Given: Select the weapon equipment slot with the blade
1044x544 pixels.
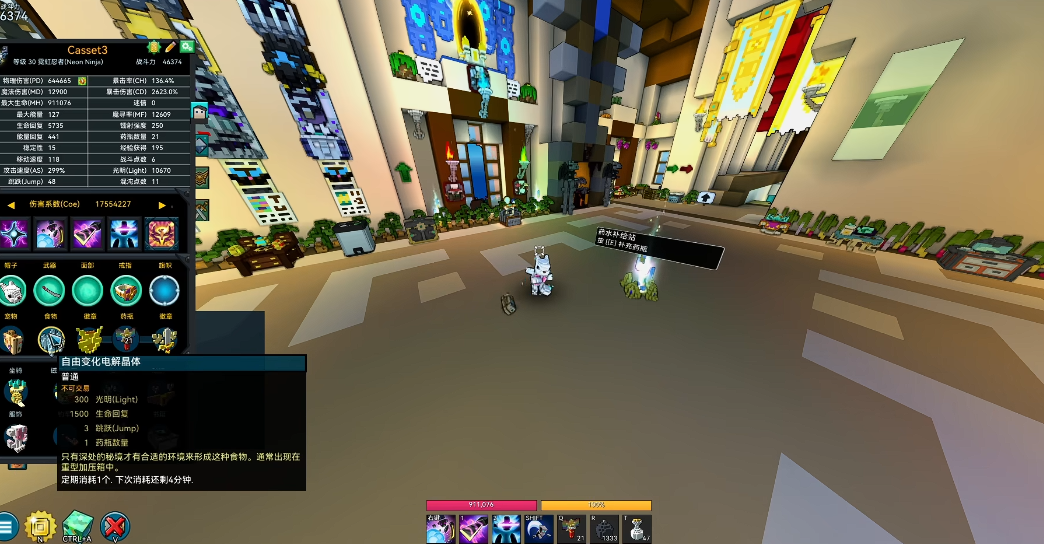Looking at the screenshot, I should pos(49,291).
